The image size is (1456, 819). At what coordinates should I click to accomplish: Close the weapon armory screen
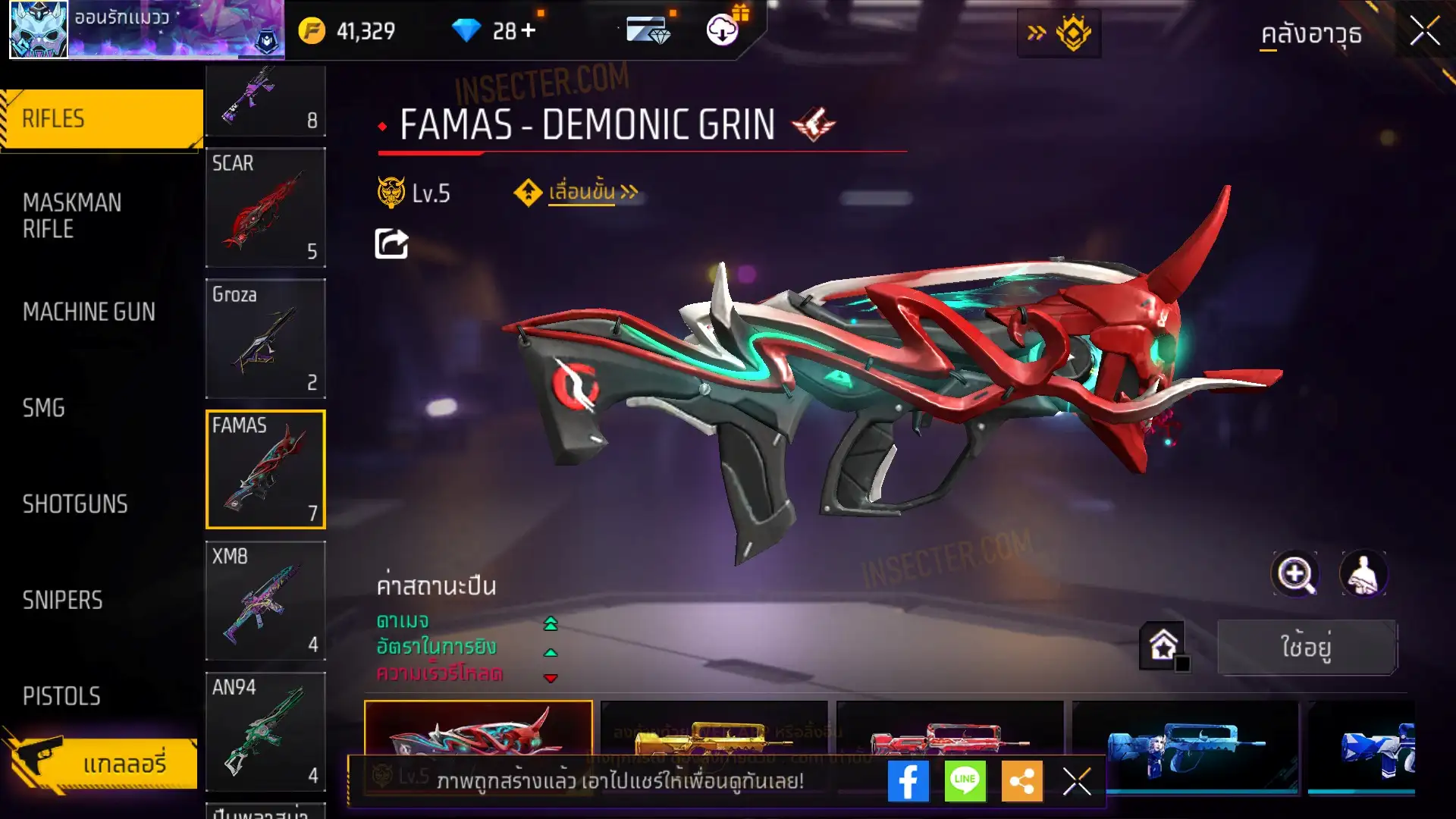tap(1425, 32)
